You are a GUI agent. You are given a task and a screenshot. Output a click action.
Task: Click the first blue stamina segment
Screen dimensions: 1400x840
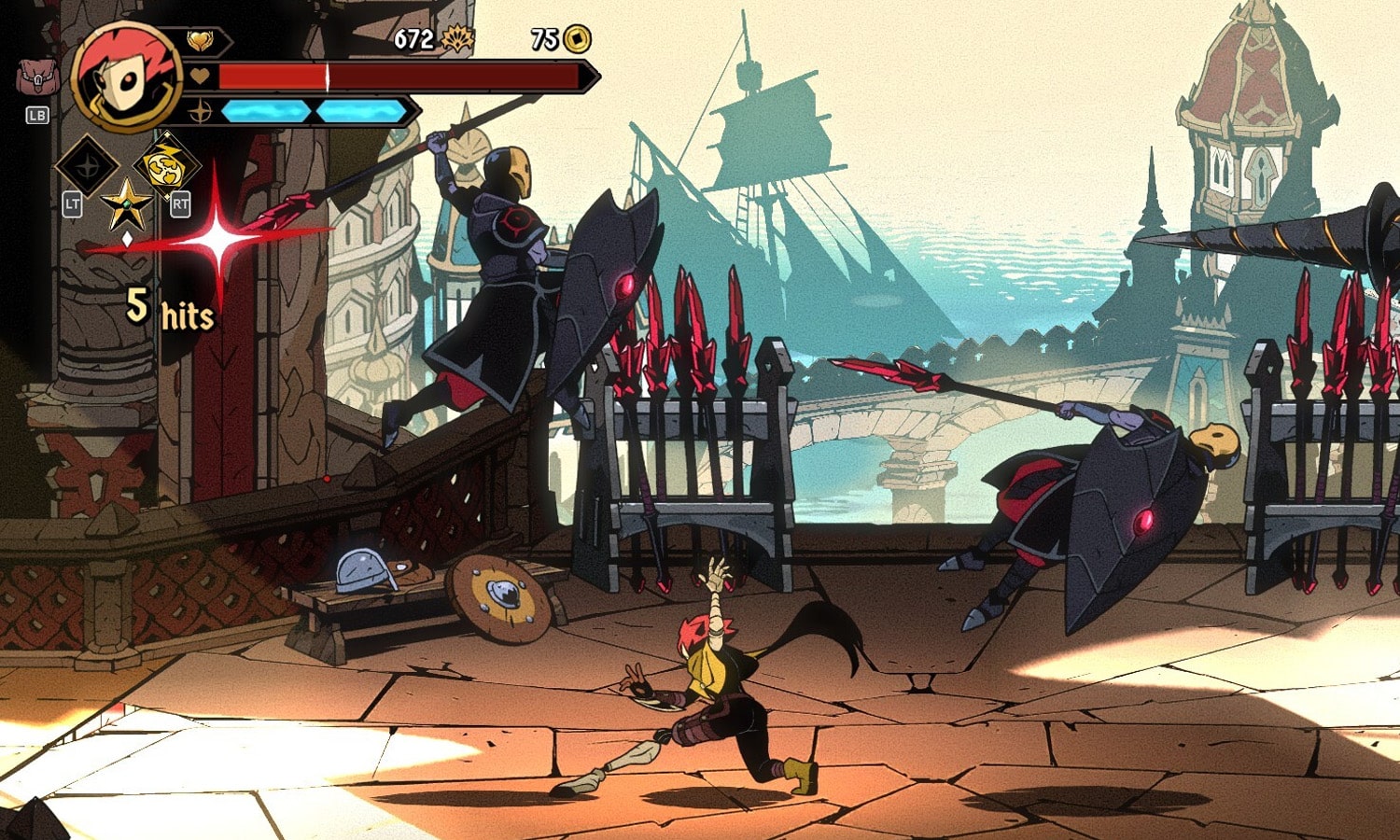(x=266, y=112)
